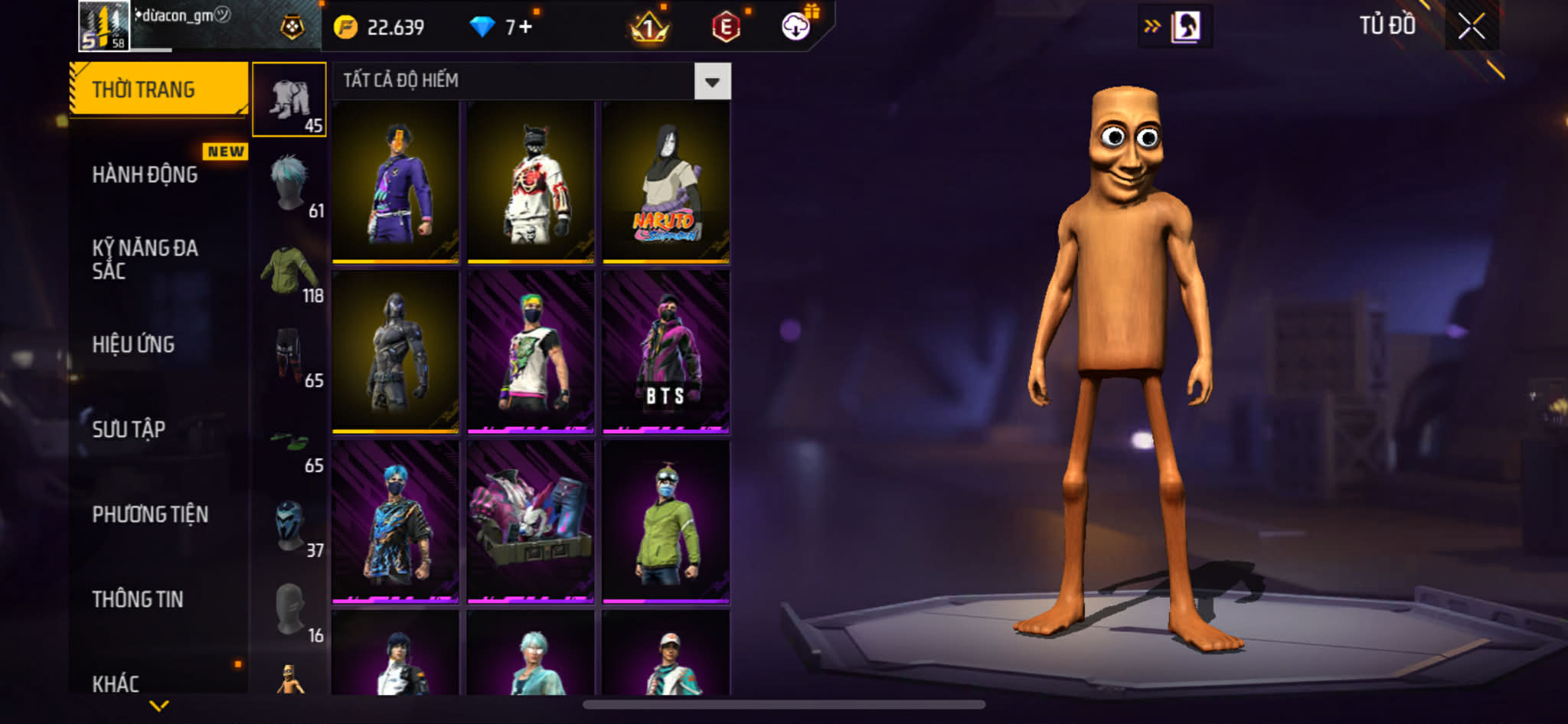1568x724 pixels.
Task: Open the Hành Động category
Action: tap(145, 174)
